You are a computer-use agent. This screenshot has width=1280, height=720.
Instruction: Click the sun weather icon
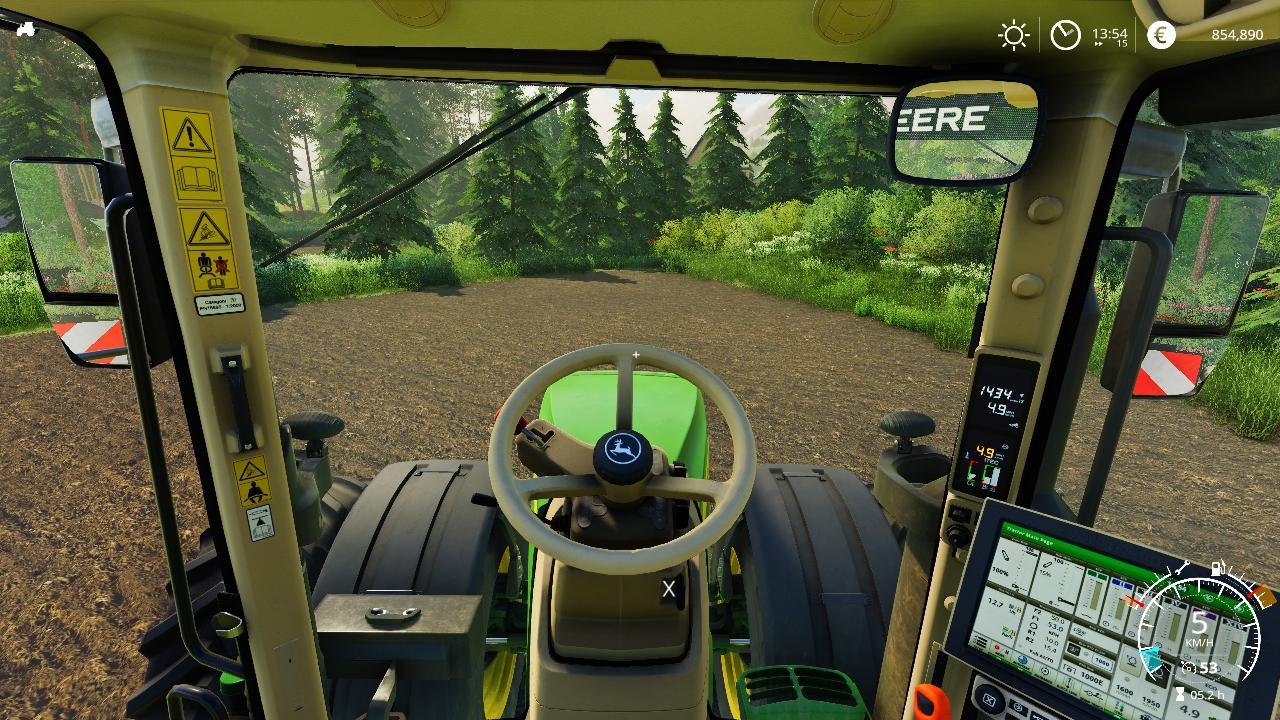pos(1013,36)
